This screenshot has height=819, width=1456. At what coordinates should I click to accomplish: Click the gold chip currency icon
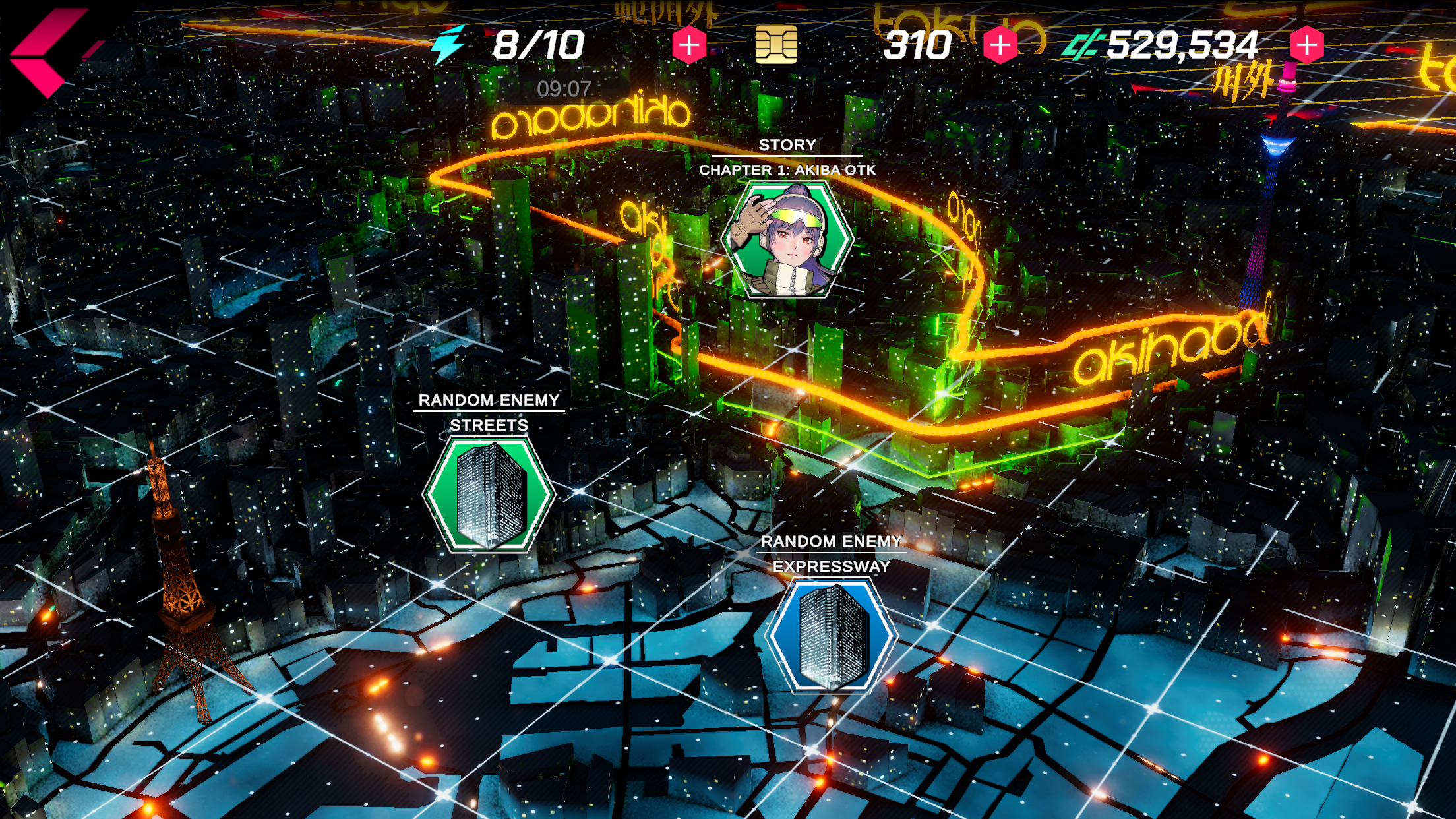(x=776, y=44)
